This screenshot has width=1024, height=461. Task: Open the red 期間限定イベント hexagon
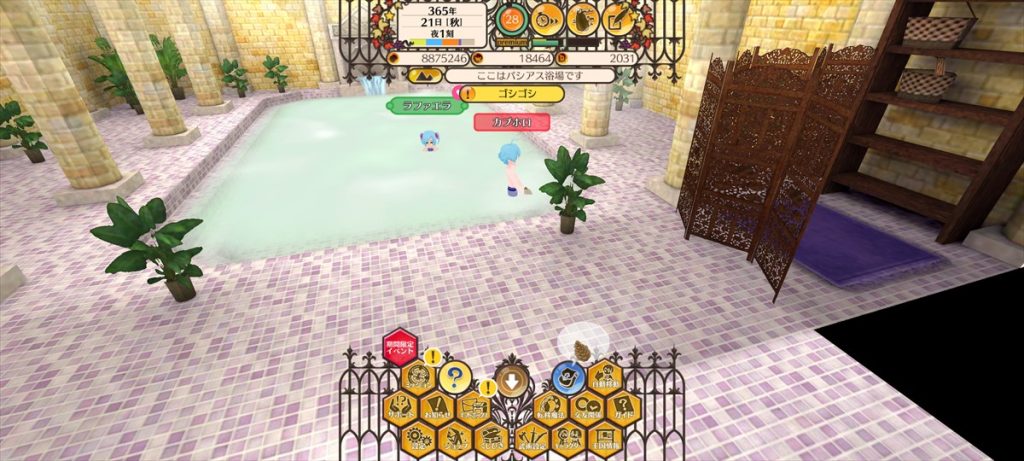400,348
